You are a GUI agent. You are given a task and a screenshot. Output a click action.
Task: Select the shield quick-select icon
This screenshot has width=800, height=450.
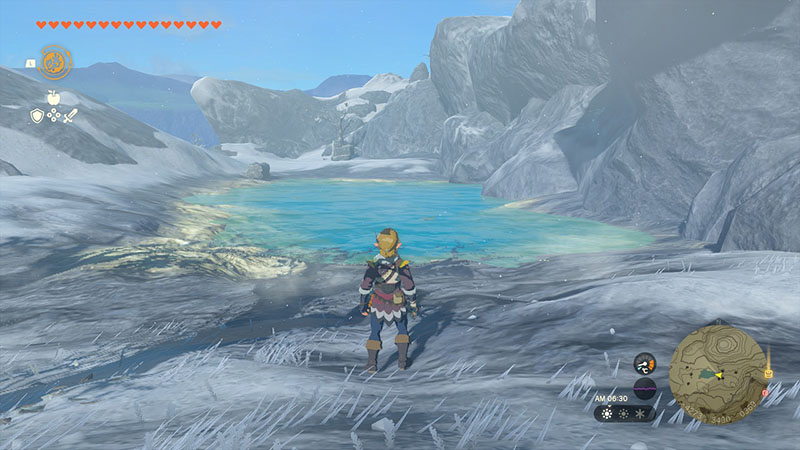click(37, 116)
